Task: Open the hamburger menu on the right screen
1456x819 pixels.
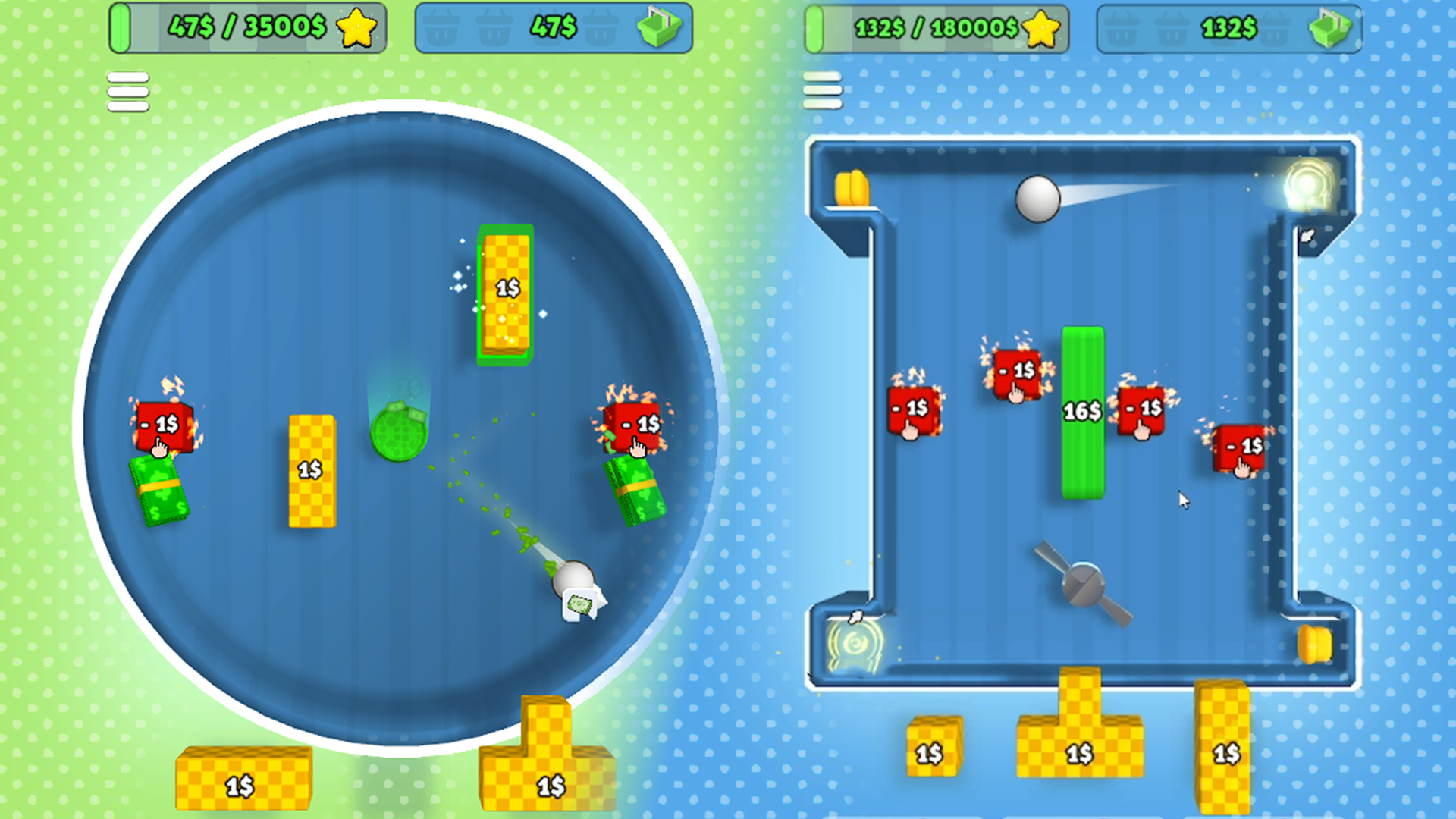Action: (x=824, y=89)
